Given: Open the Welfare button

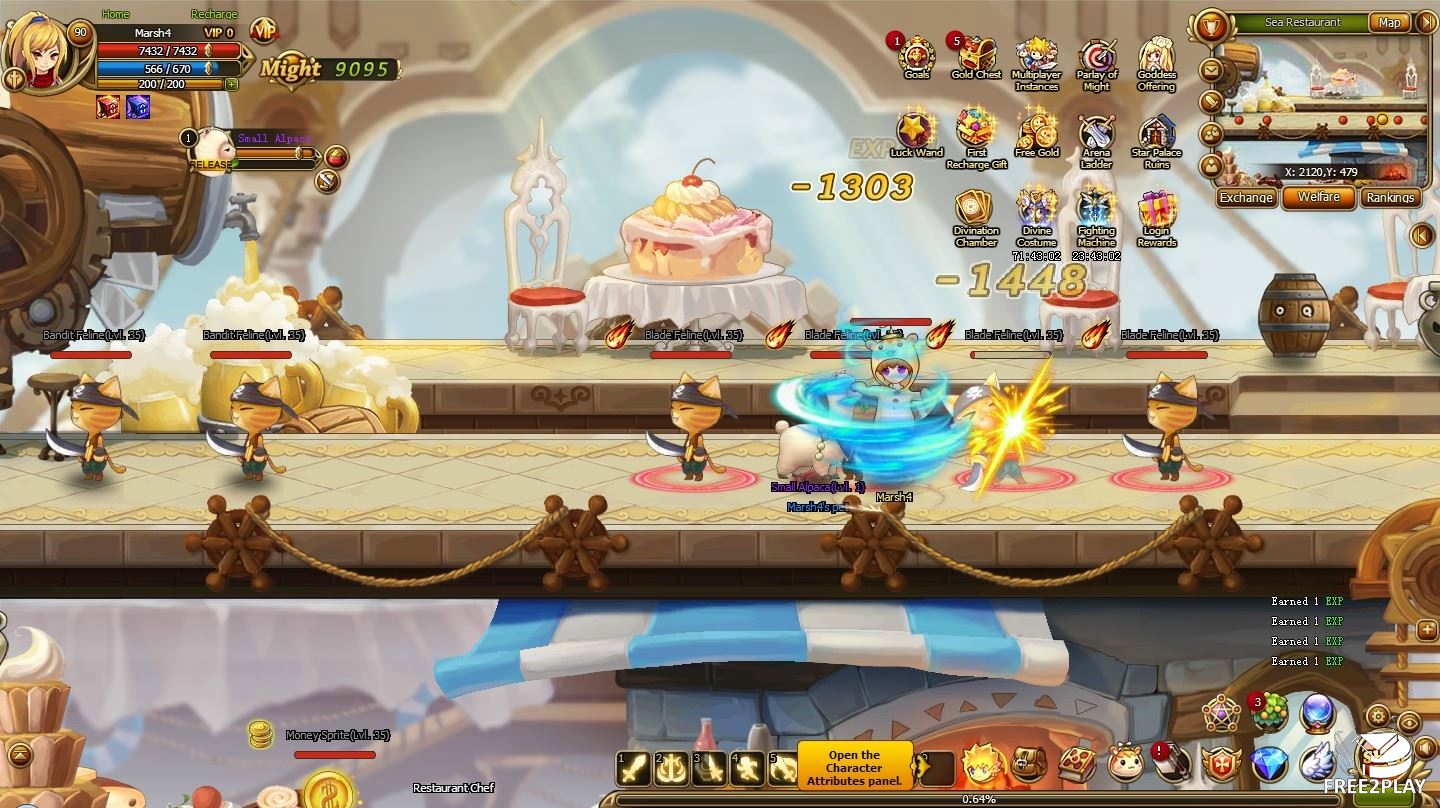Looking at the screenshot, I should point(1319,197).
